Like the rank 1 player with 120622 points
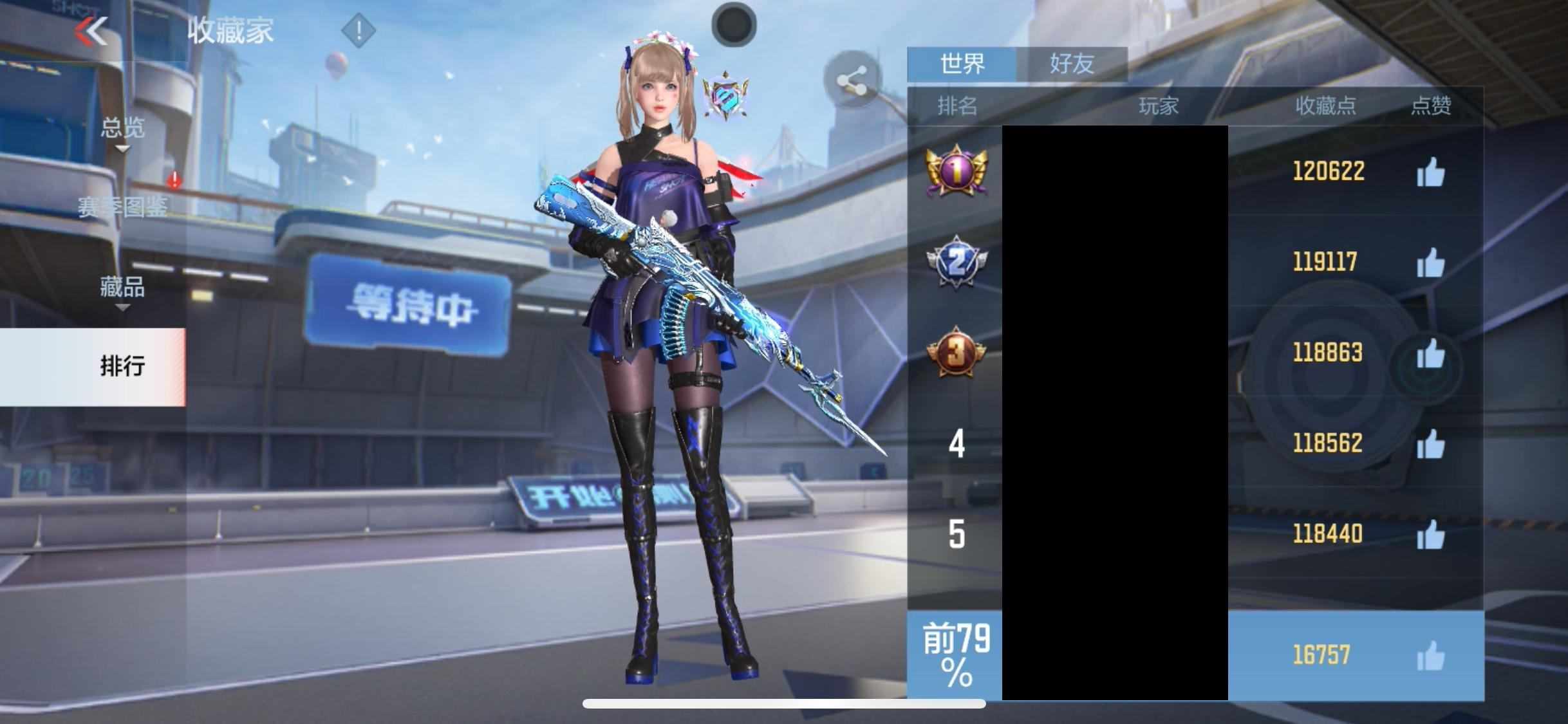1568x724 pixels. pos(1430,172)
